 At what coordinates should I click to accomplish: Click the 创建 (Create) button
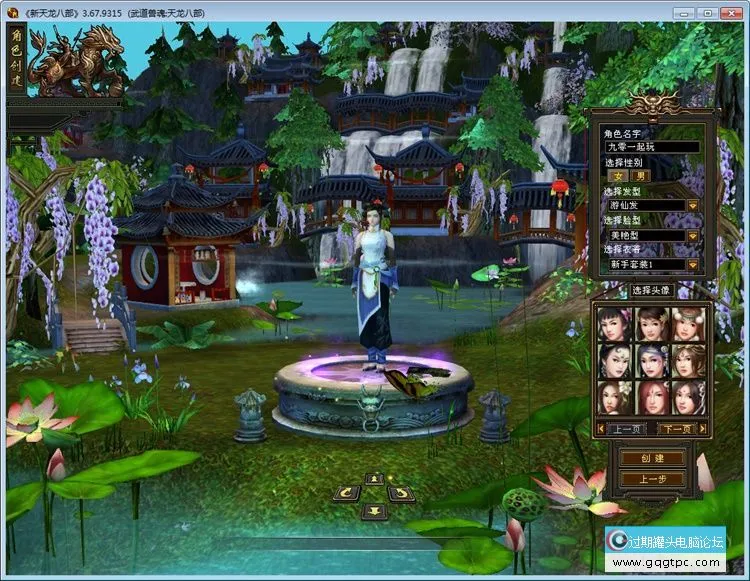[x=651, y=458]
